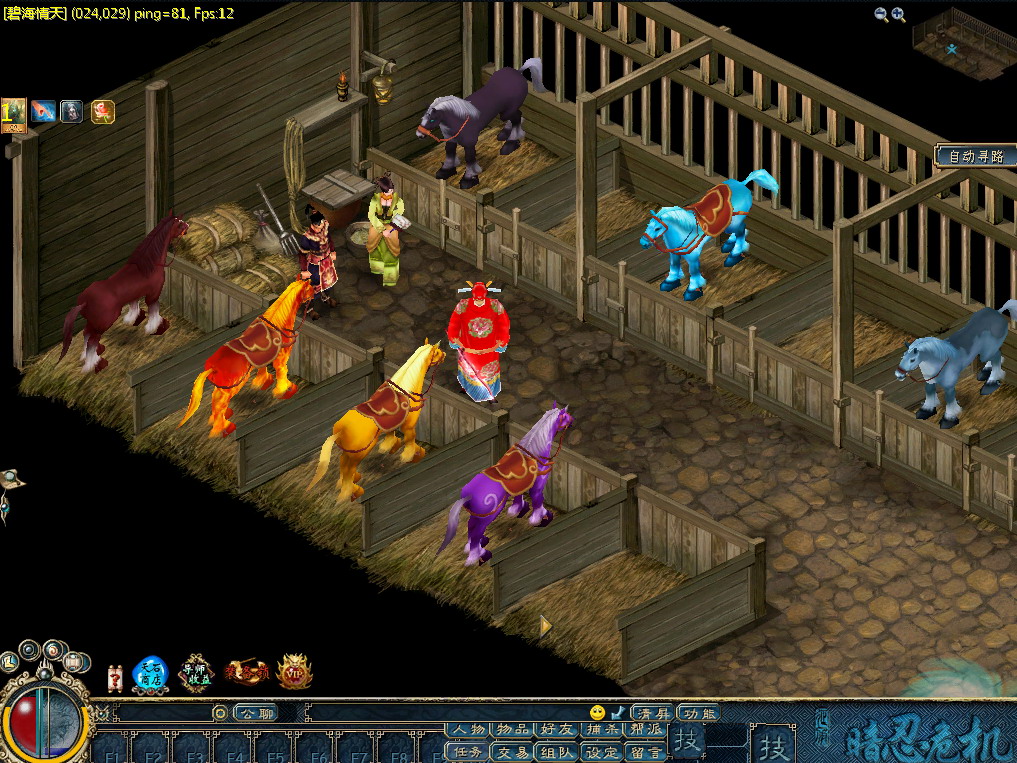Open the 任务 quest log
The image size is (1017, 763).
click(468, 752)
